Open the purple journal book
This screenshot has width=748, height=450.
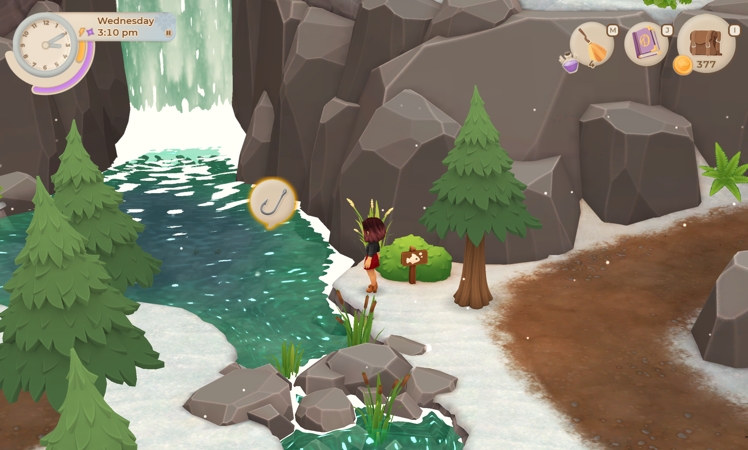coord(646,44)
